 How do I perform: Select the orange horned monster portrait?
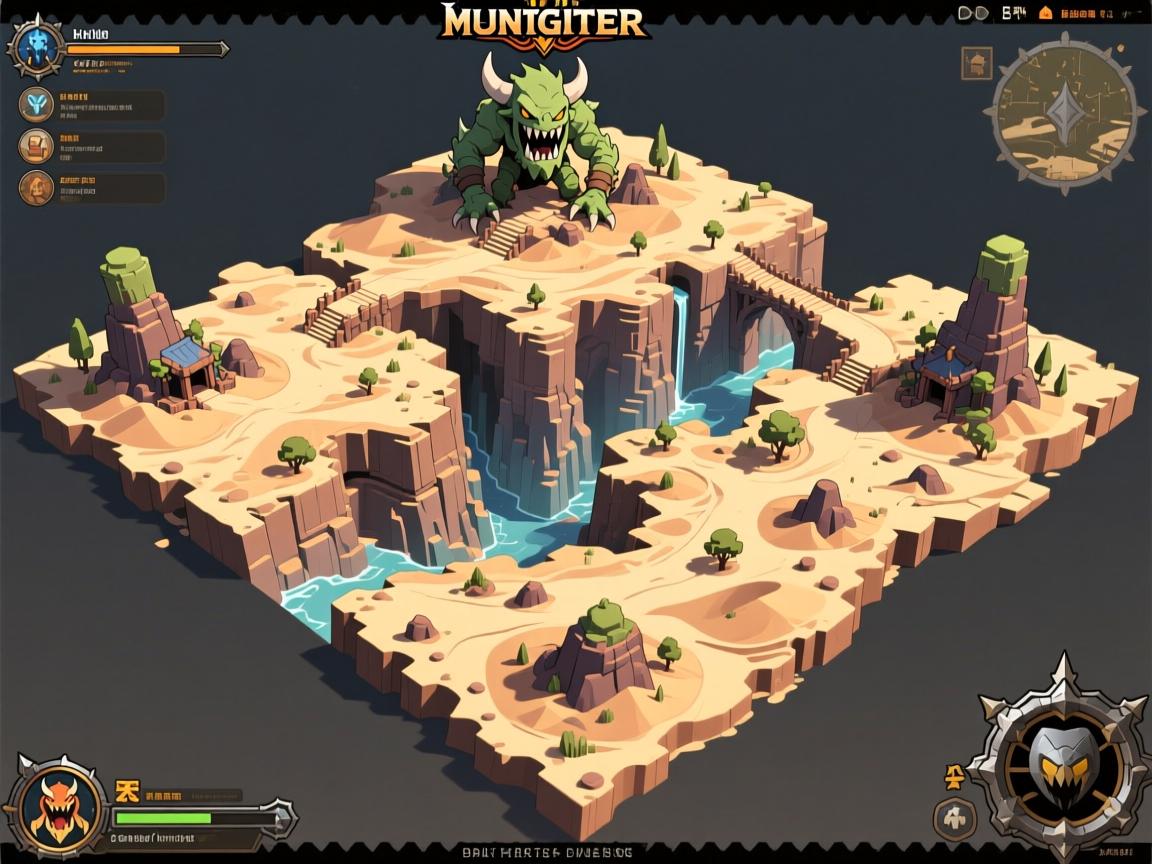[57, 806]
